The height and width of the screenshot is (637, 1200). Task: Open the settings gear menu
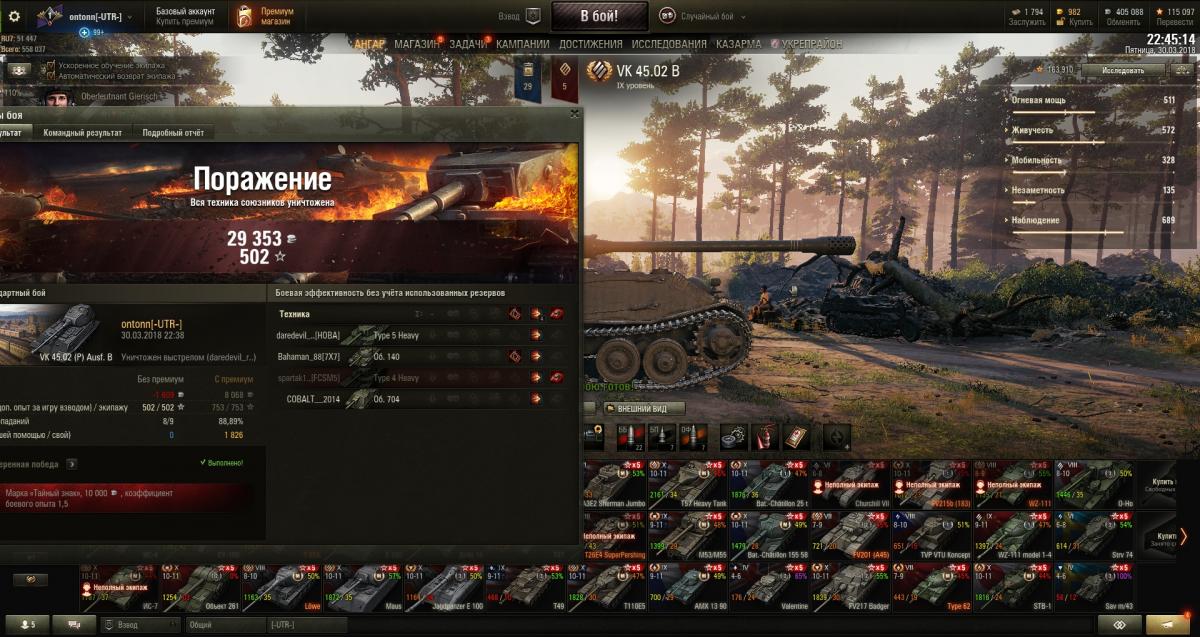(14, 16)
